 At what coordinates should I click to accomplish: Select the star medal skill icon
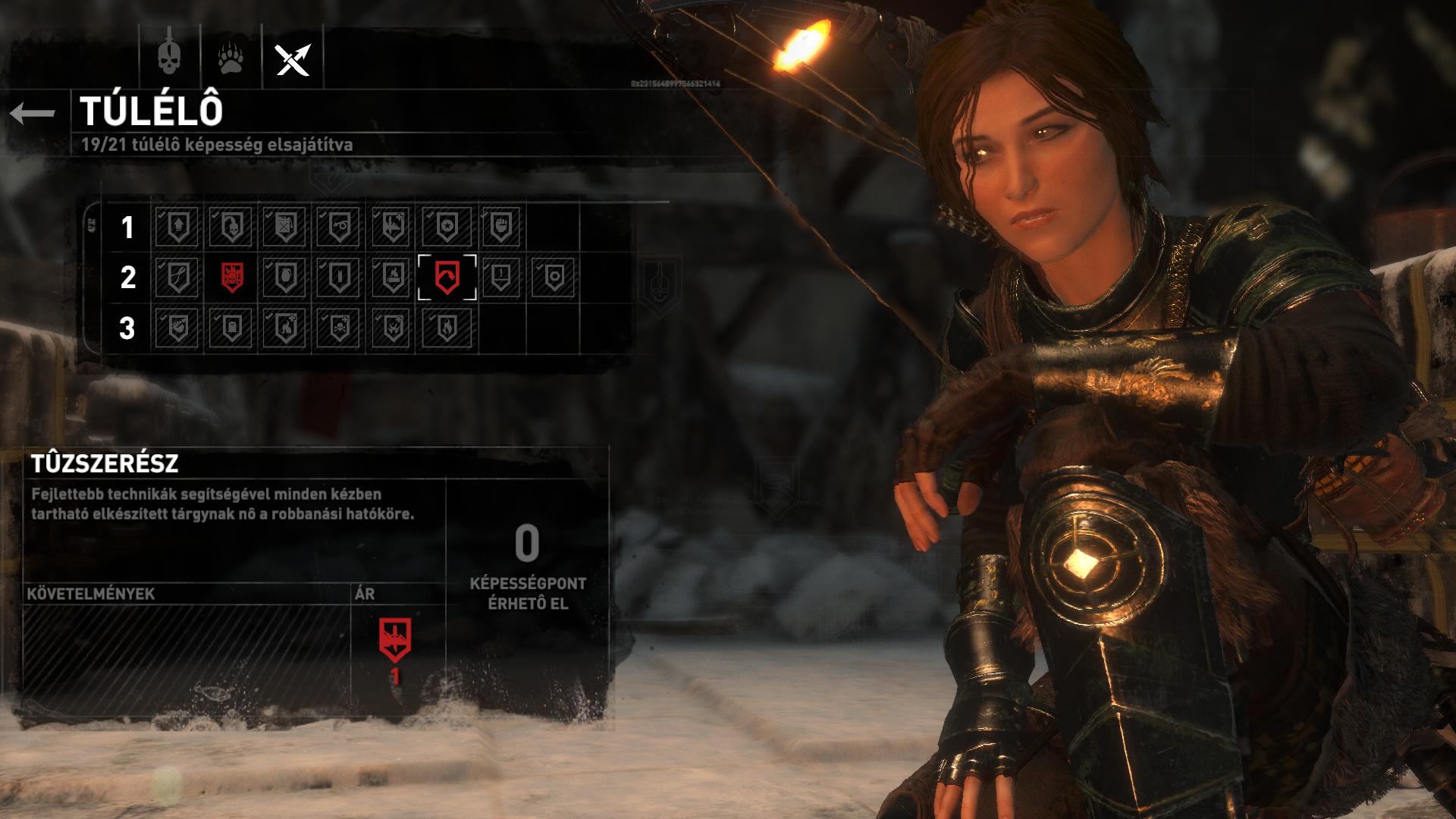[447, 226]
